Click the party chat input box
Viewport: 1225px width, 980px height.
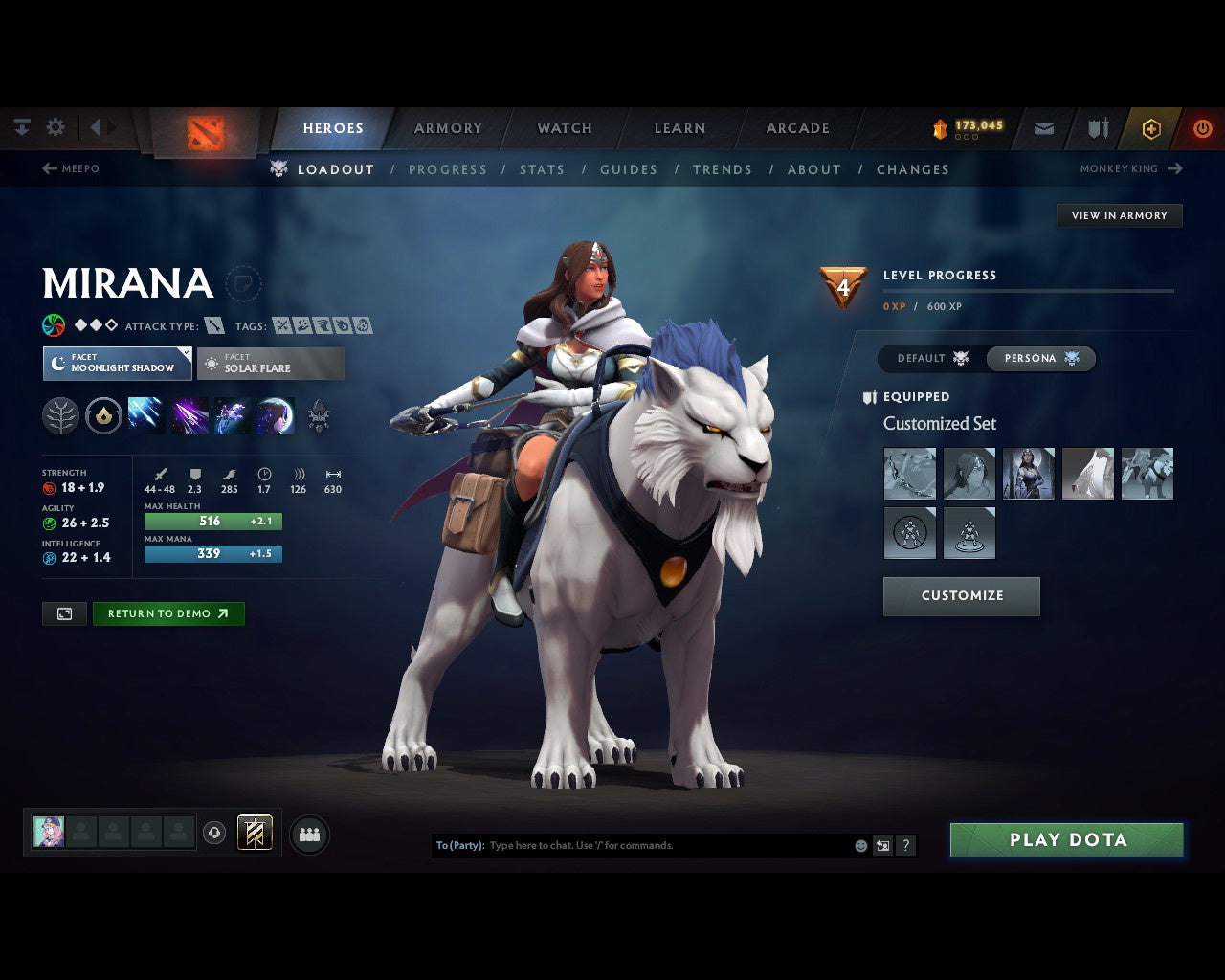click(668, 845)
